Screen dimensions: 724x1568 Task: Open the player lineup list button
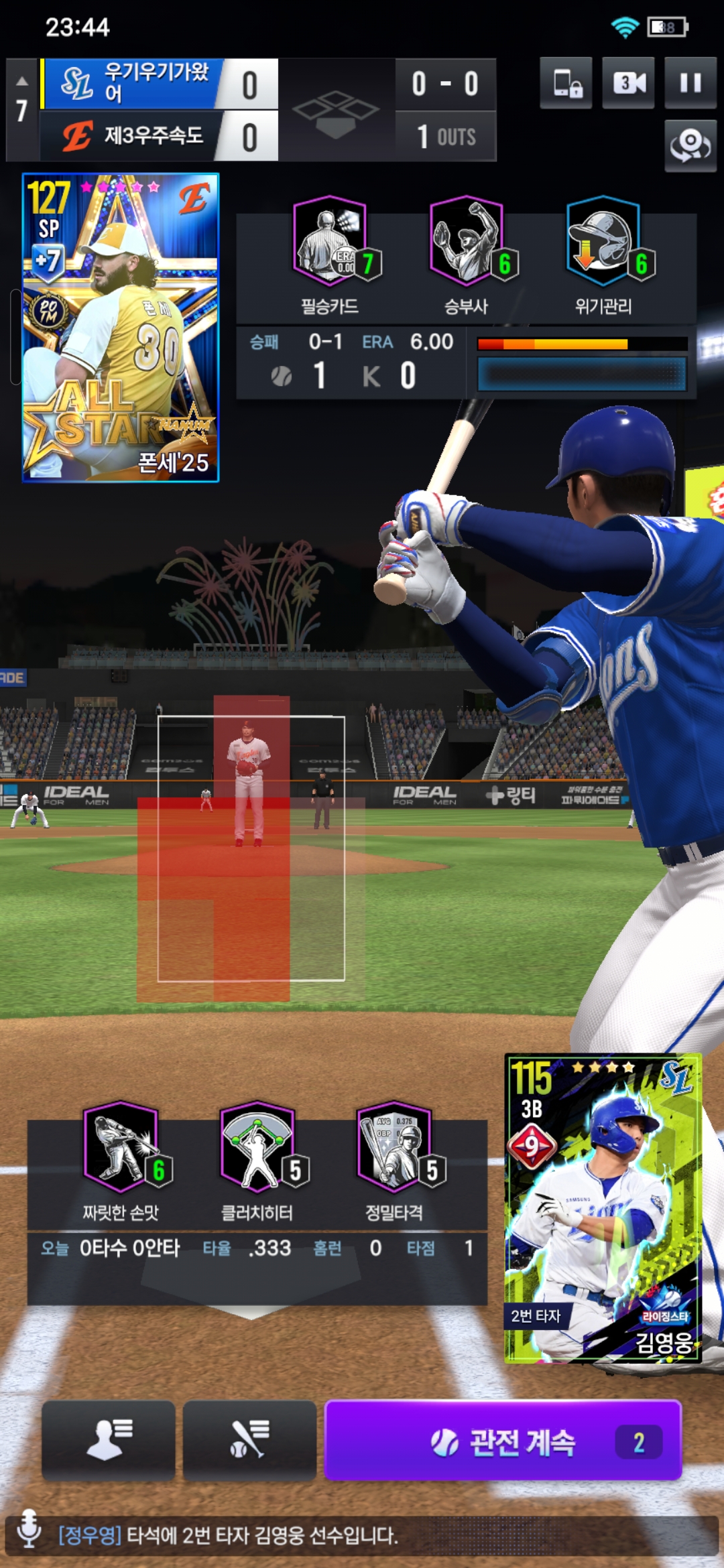click(x=109, y=1439)
